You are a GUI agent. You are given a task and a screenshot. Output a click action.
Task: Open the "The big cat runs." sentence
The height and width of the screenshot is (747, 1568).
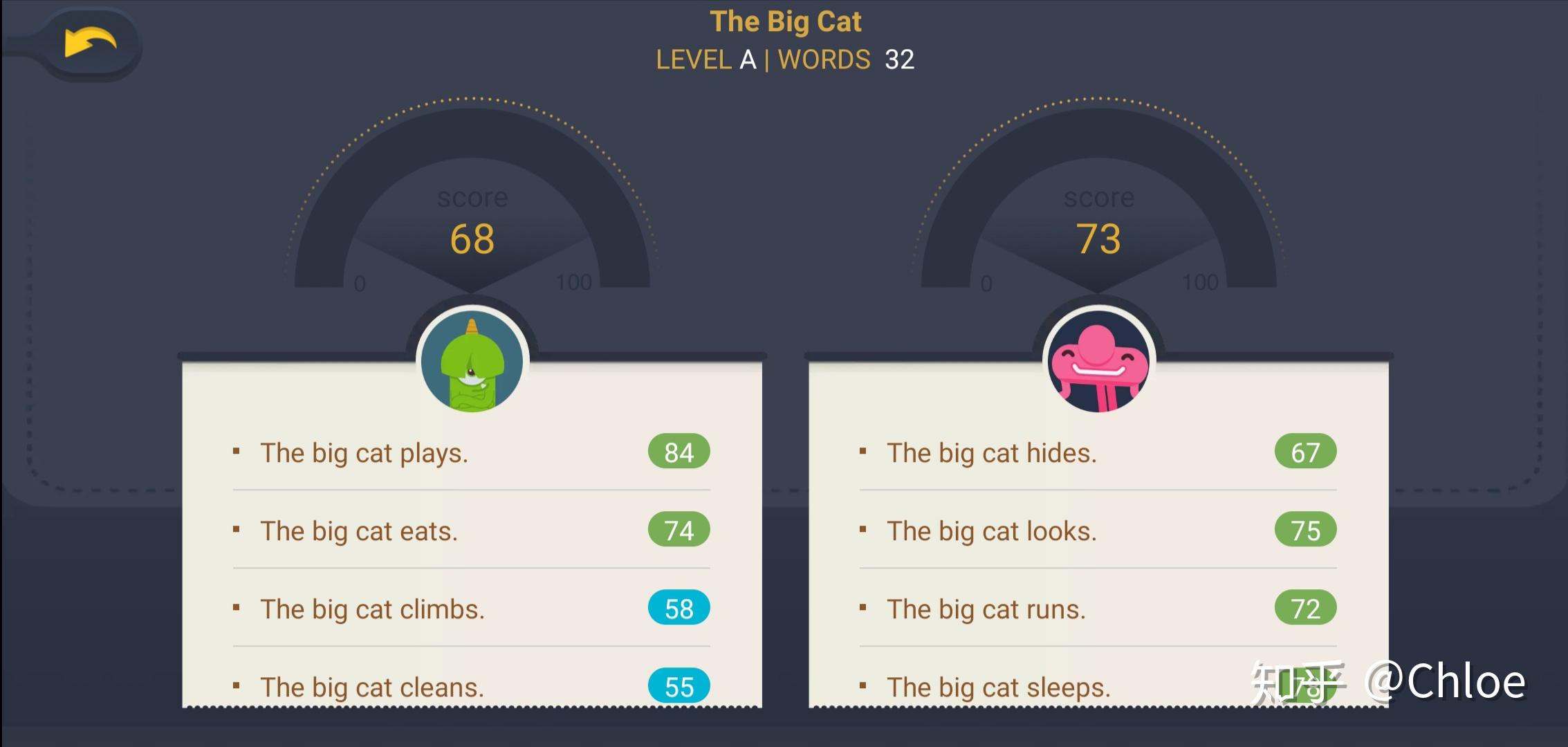[x=986, y=609]
